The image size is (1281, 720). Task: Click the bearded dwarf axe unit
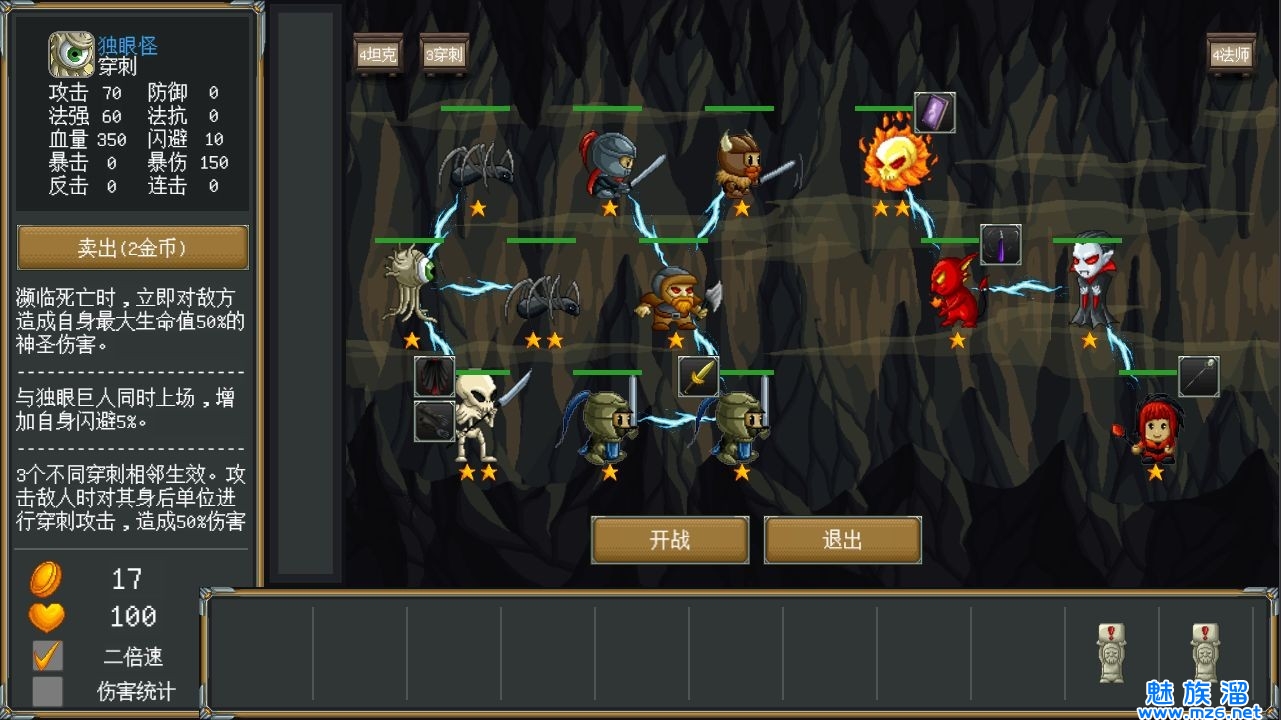[676, 296]
